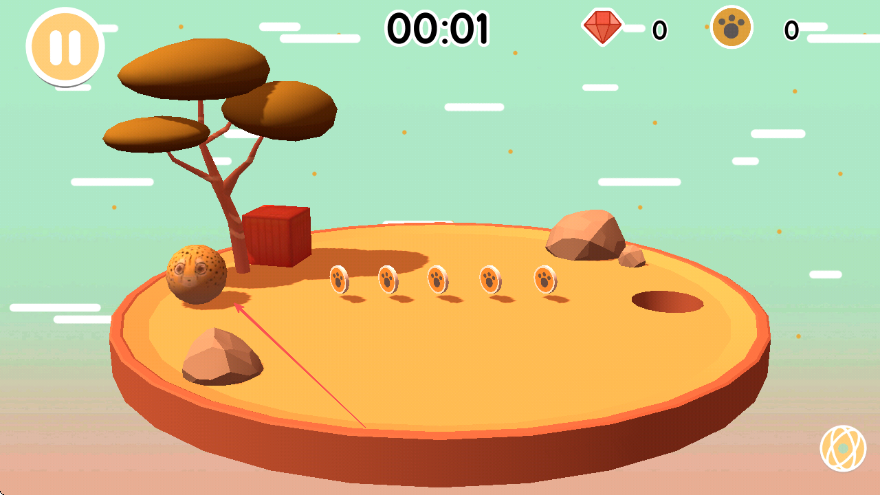Click the round orbit icon in the corner
Viewport: 880px width, 495px height.
point(843,449)
